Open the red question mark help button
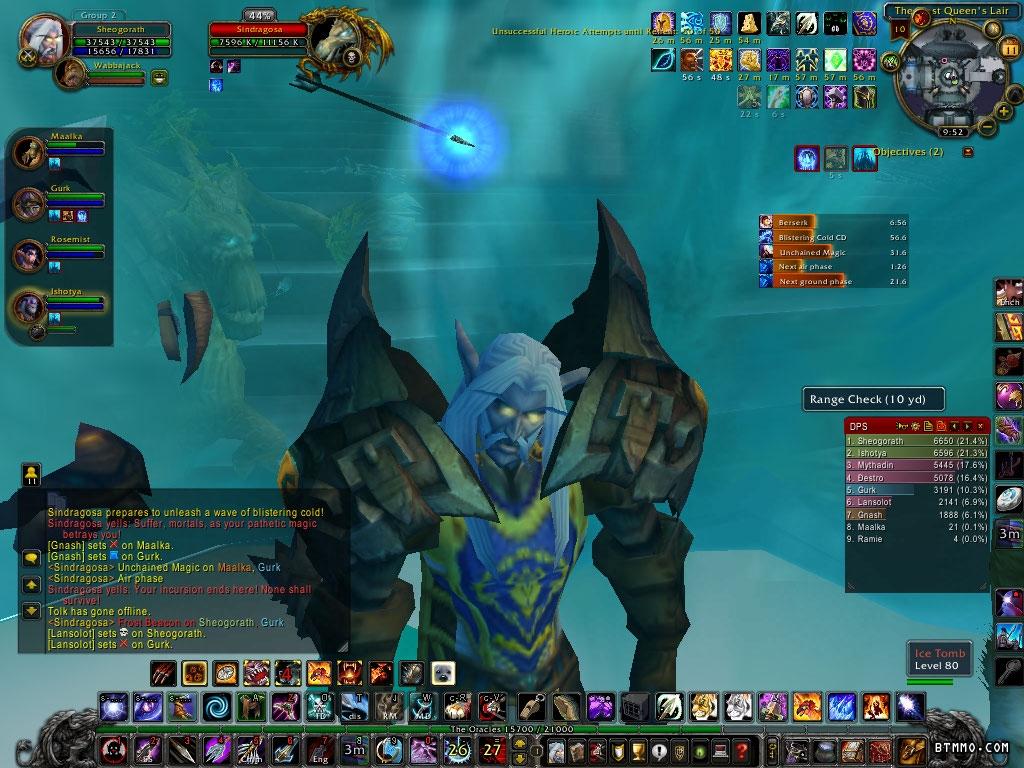This screenshot has width=1024, height=768. pos(741,750)
